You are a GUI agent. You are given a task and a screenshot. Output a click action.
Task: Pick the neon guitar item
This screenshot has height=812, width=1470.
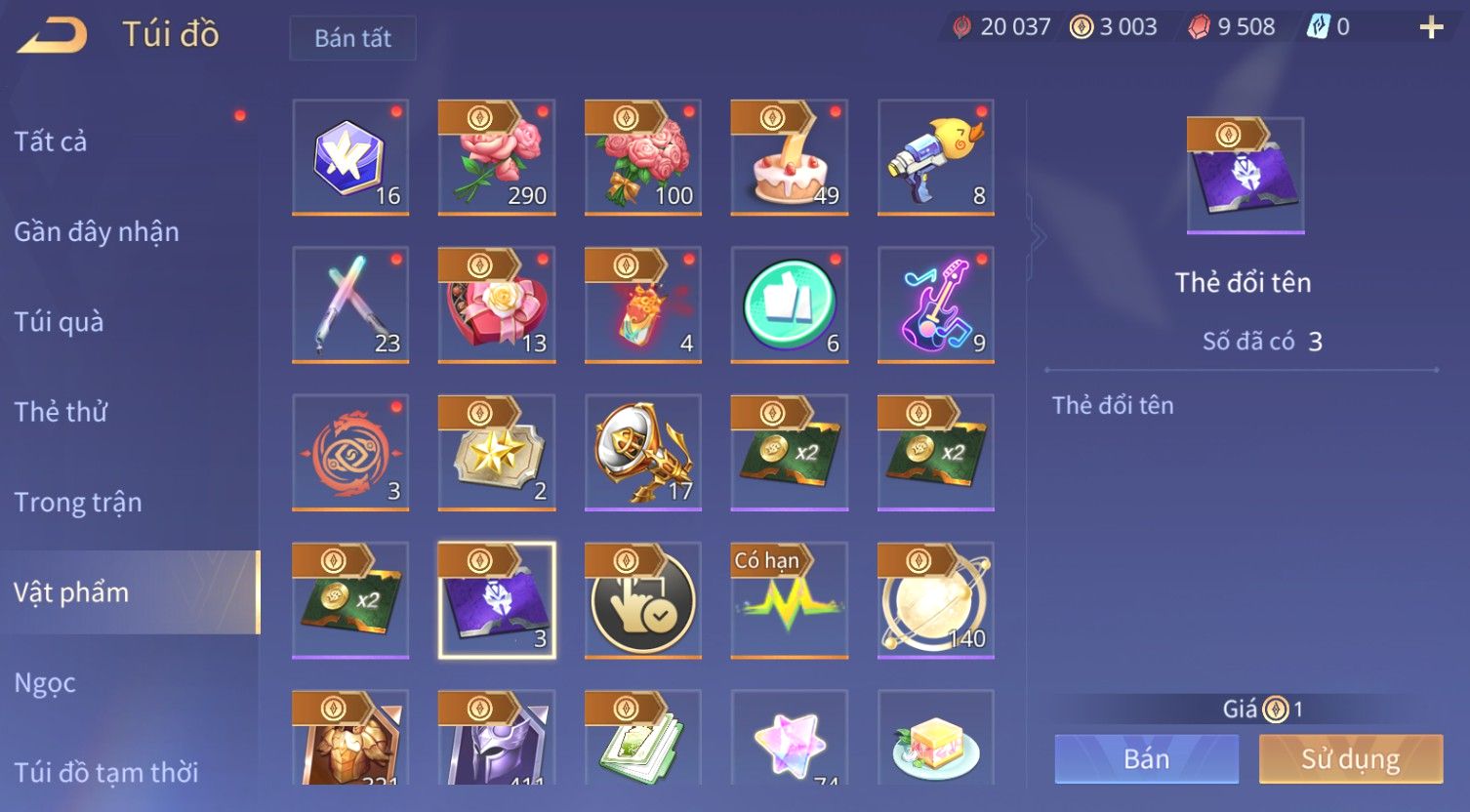coord(935,304)
